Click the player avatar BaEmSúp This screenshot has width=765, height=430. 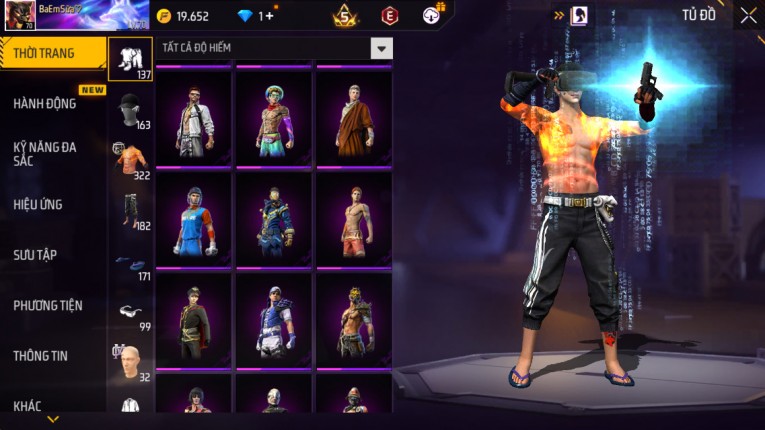pyautogui.click(x=20, y=16)
